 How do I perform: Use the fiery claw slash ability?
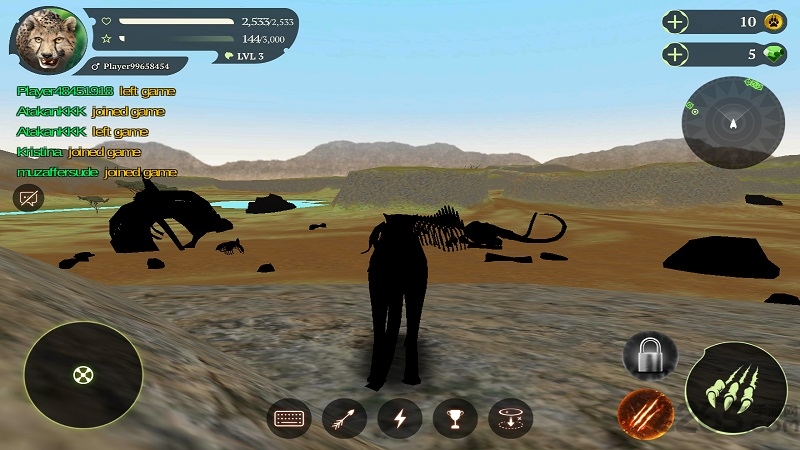click(x=644, y=411)
